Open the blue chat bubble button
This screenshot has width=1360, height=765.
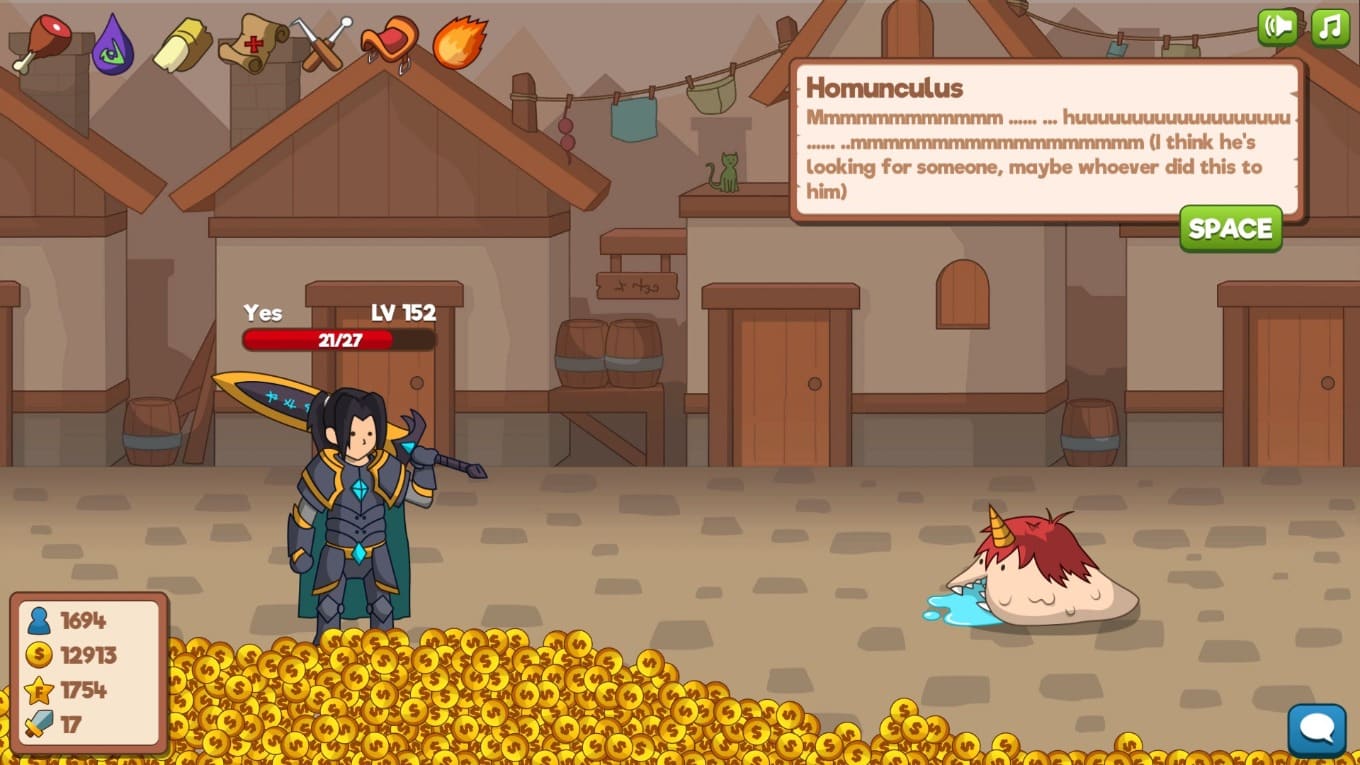click(1316, 730)
